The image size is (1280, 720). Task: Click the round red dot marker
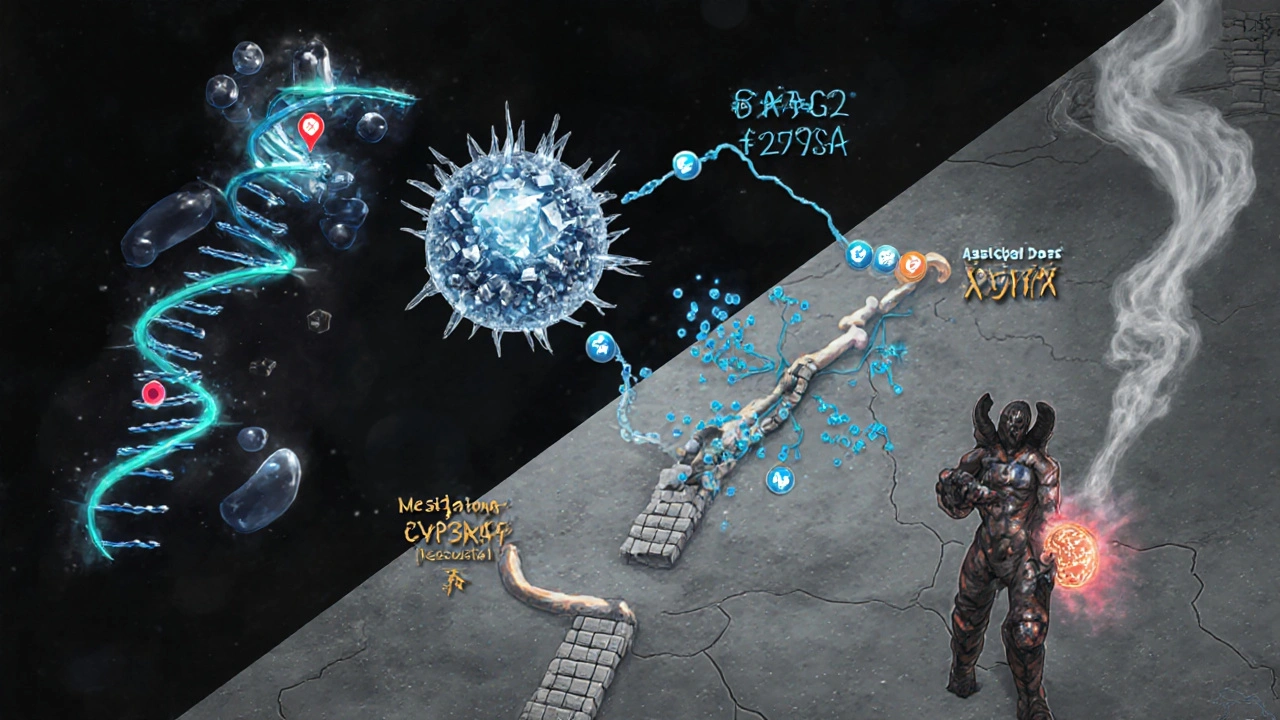(153, 393)
